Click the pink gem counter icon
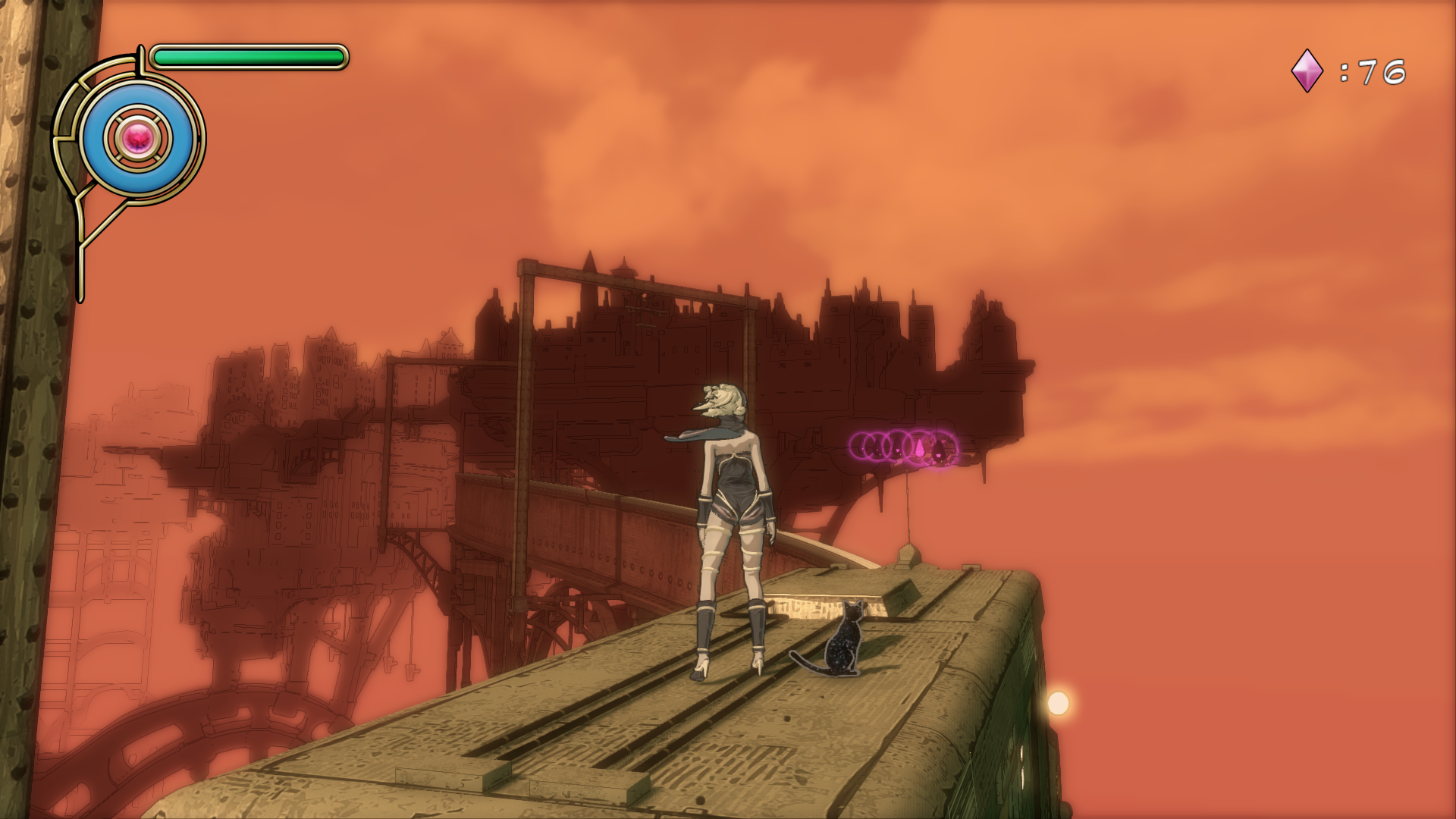The image size is (1456, 819). tap(1306, 69)
